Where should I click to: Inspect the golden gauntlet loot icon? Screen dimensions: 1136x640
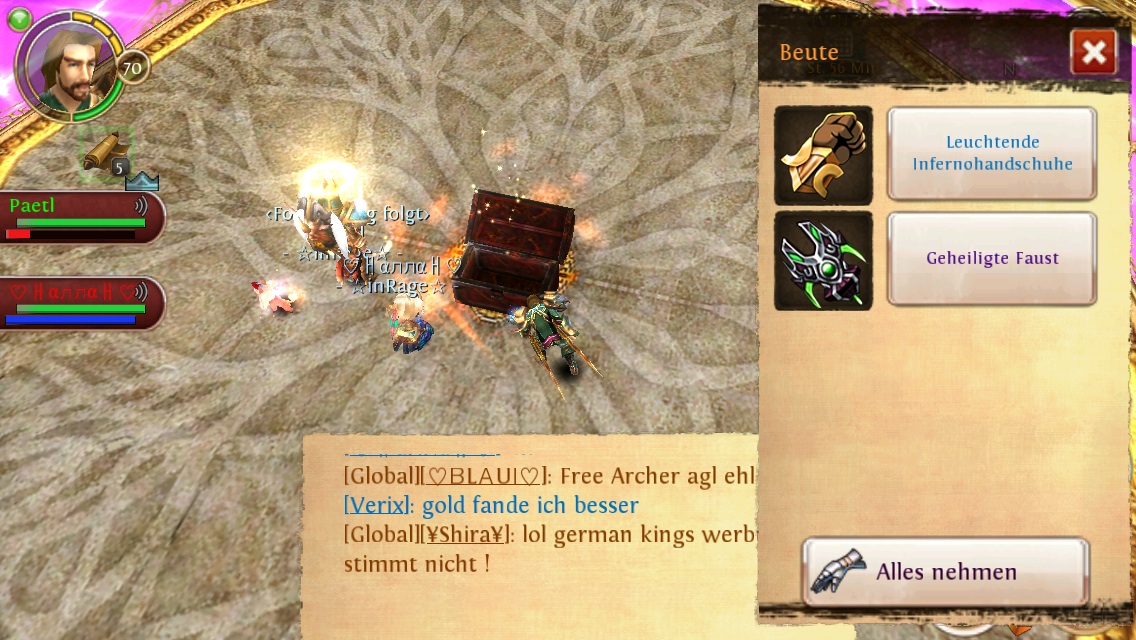[x=823, y=155]
